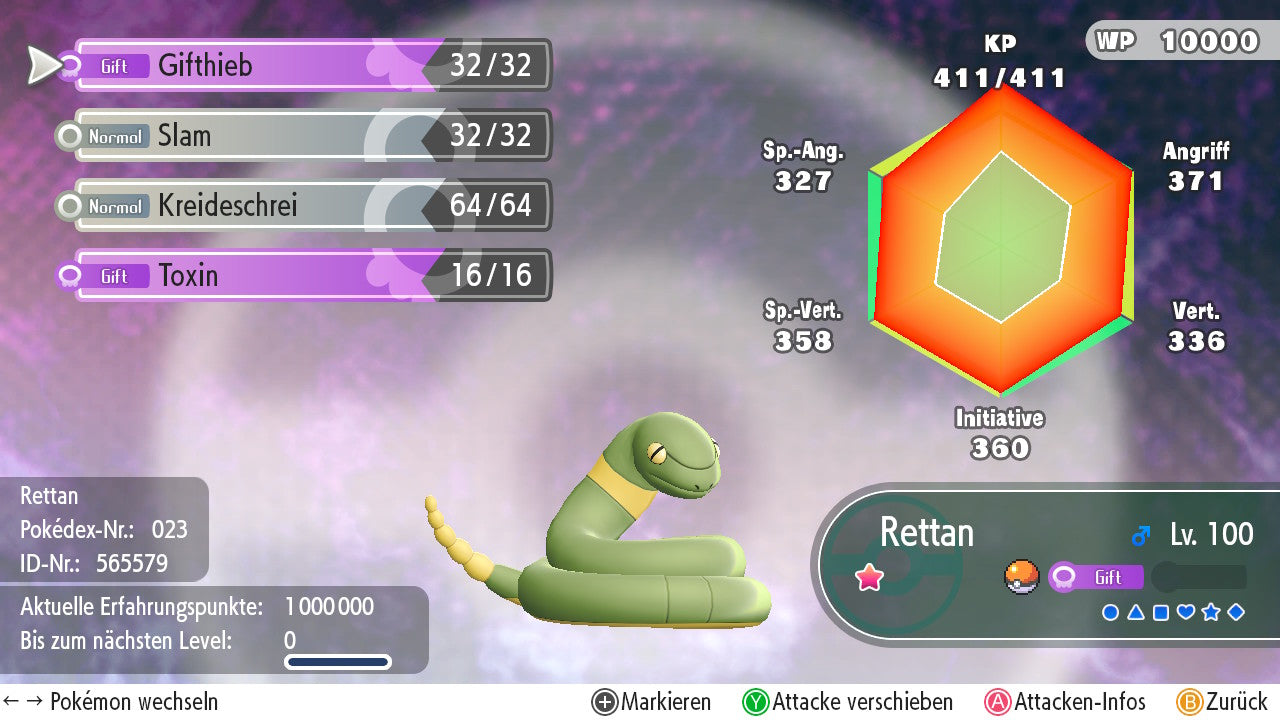This screenshot has height=720, width=1280.
Task: Select the Kreideschrei move
Action: 310,206
